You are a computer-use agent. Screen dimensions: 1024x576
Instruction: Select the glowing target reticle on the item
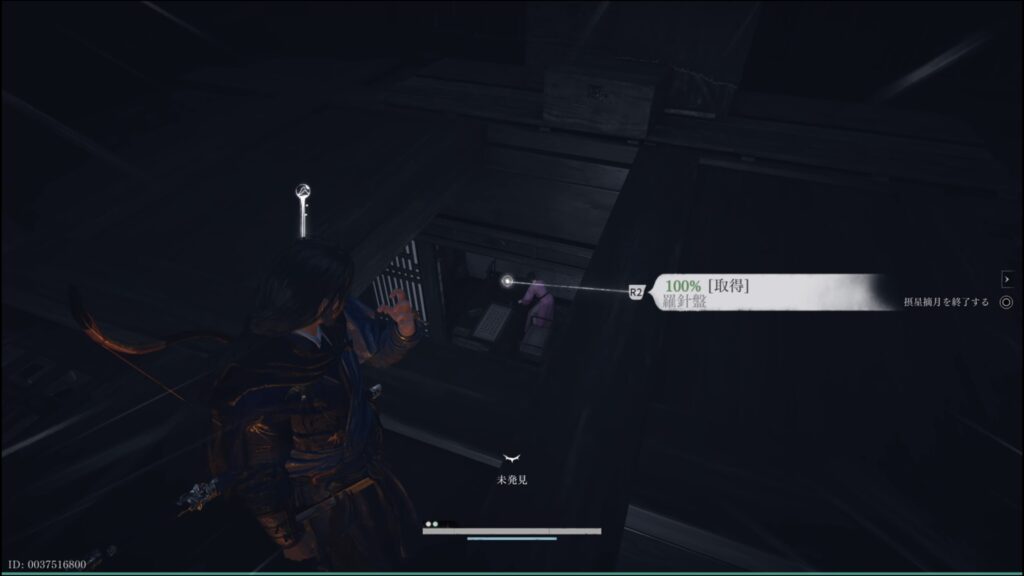pos(508,281)
